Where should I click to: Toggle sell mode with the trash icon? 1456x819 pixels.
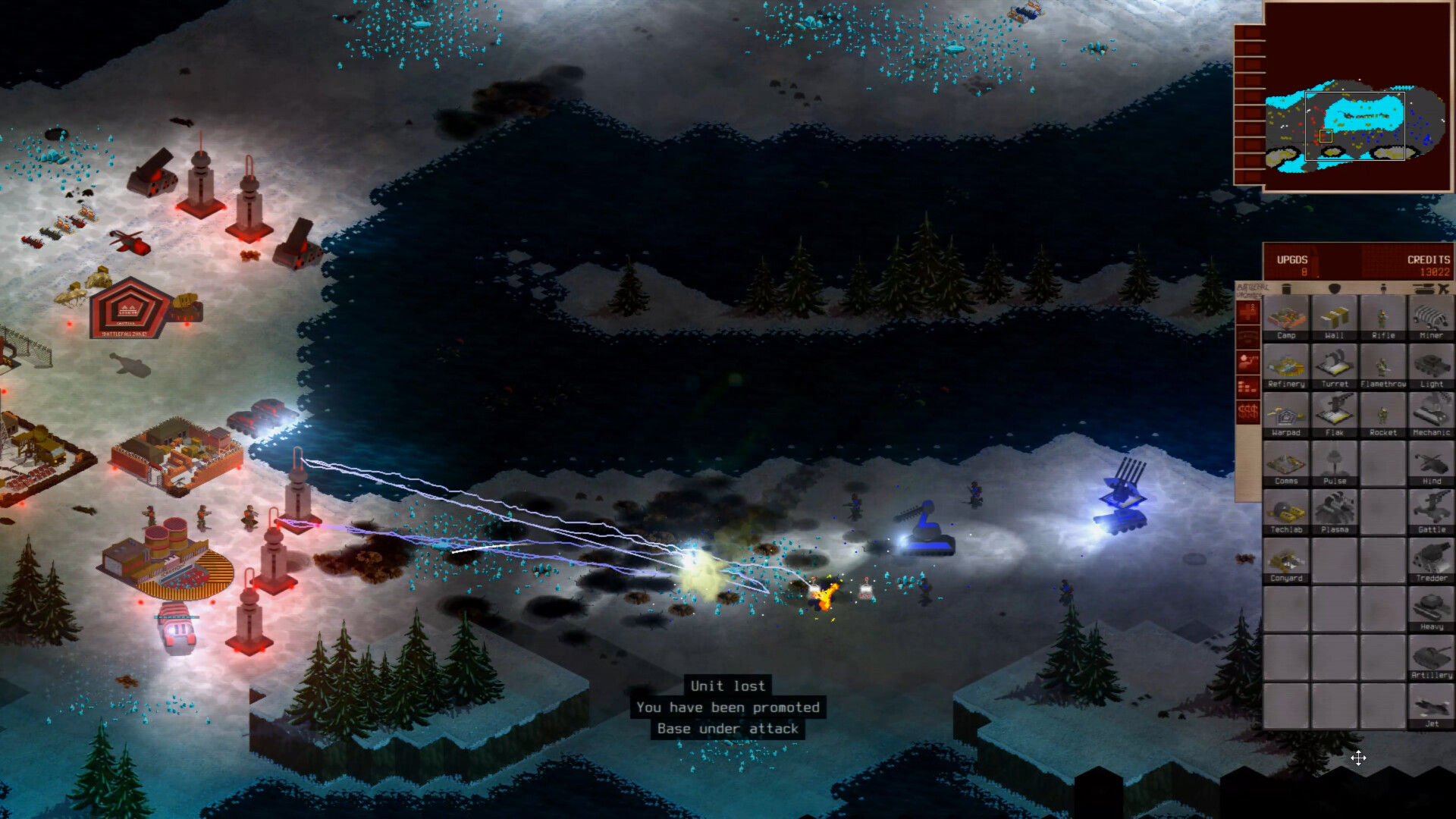tap(1287, 289)
